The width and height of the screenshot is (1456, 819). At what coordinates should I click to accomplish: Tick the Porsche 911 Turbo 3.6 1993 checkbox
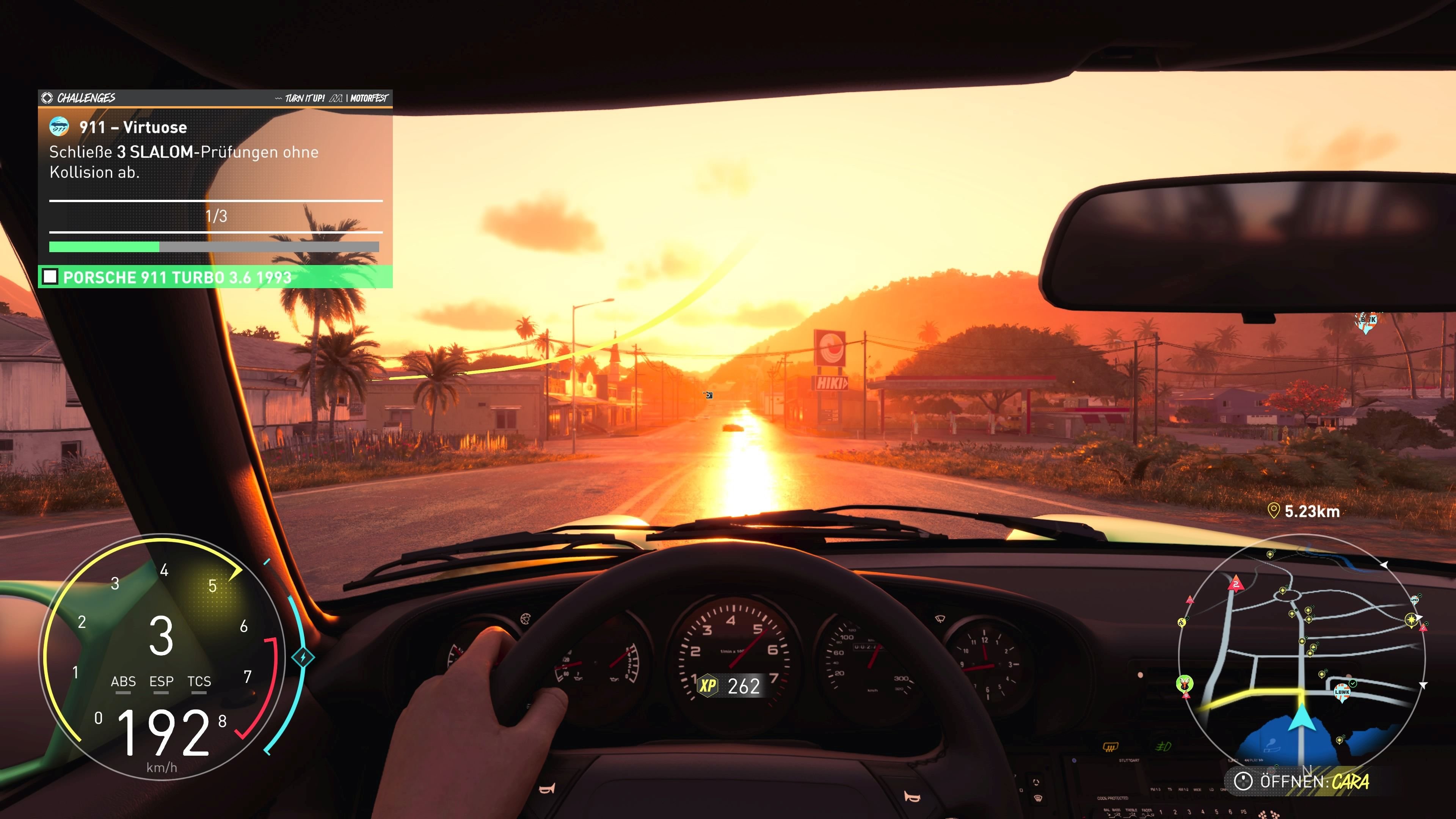click(x=50, y=277)
